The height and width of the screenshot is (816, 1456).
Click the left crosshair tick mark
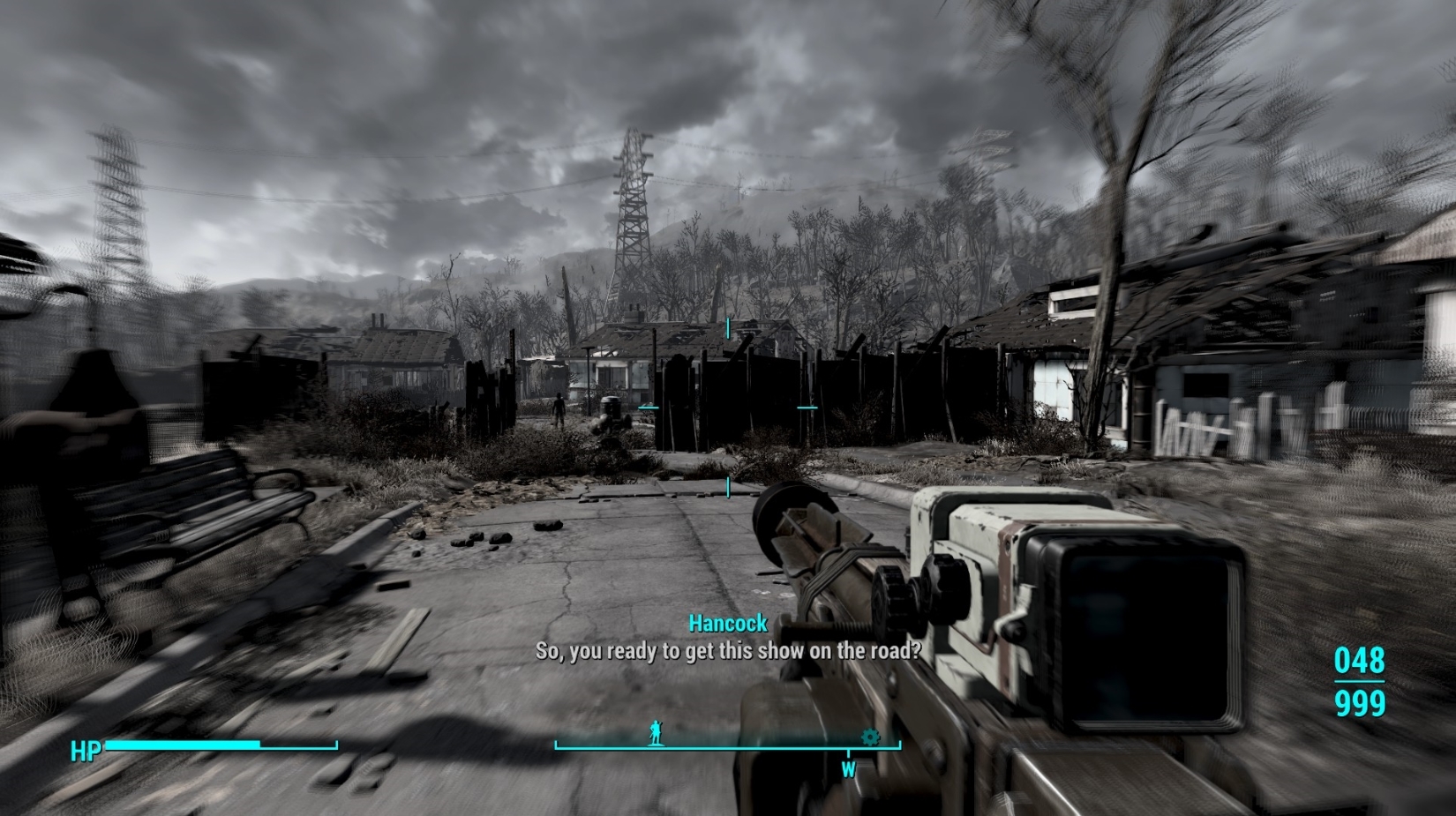(649, 408)
